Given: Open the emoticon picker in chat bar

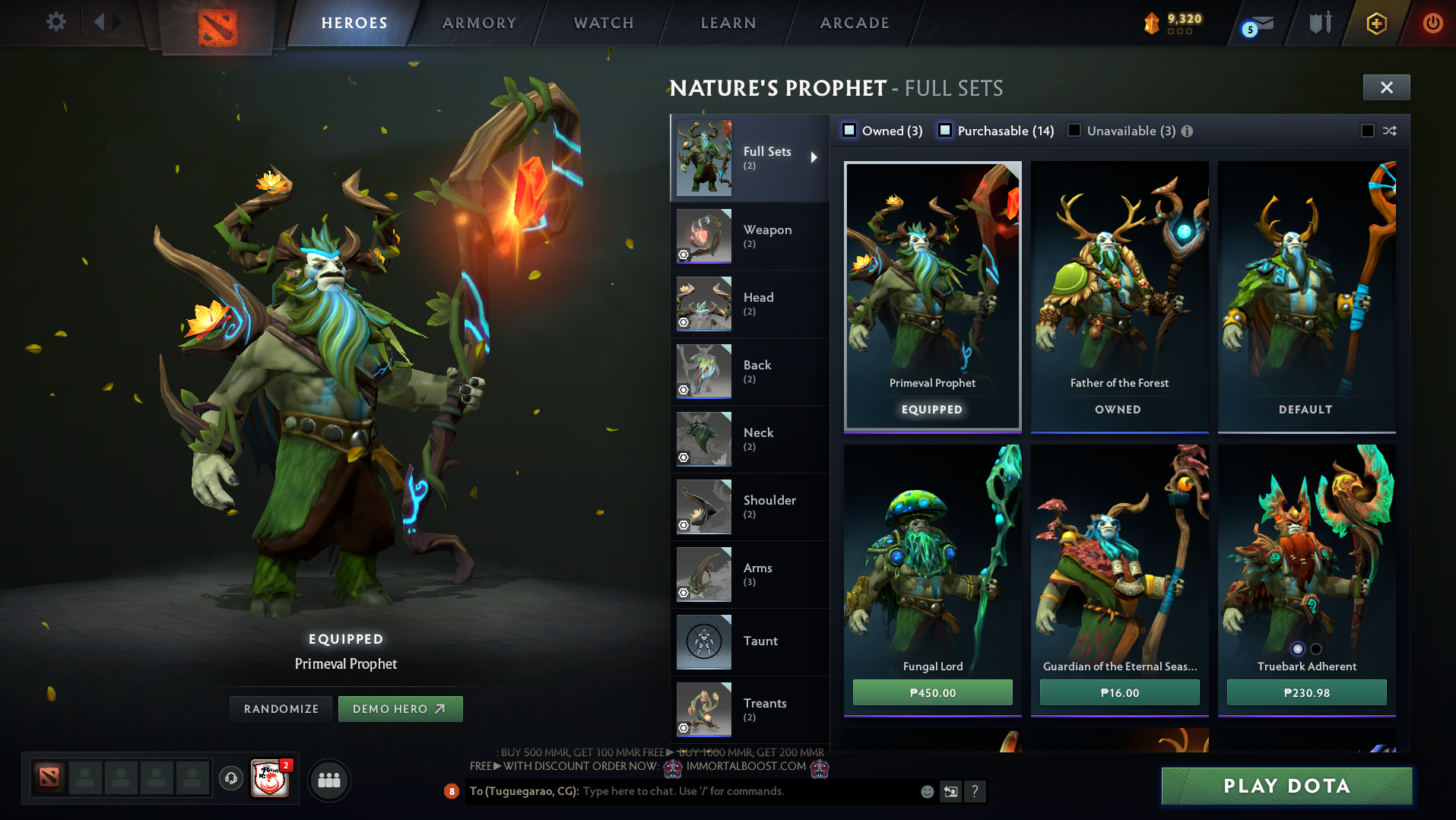Looking at the screenshot, I should click(927, 791).
